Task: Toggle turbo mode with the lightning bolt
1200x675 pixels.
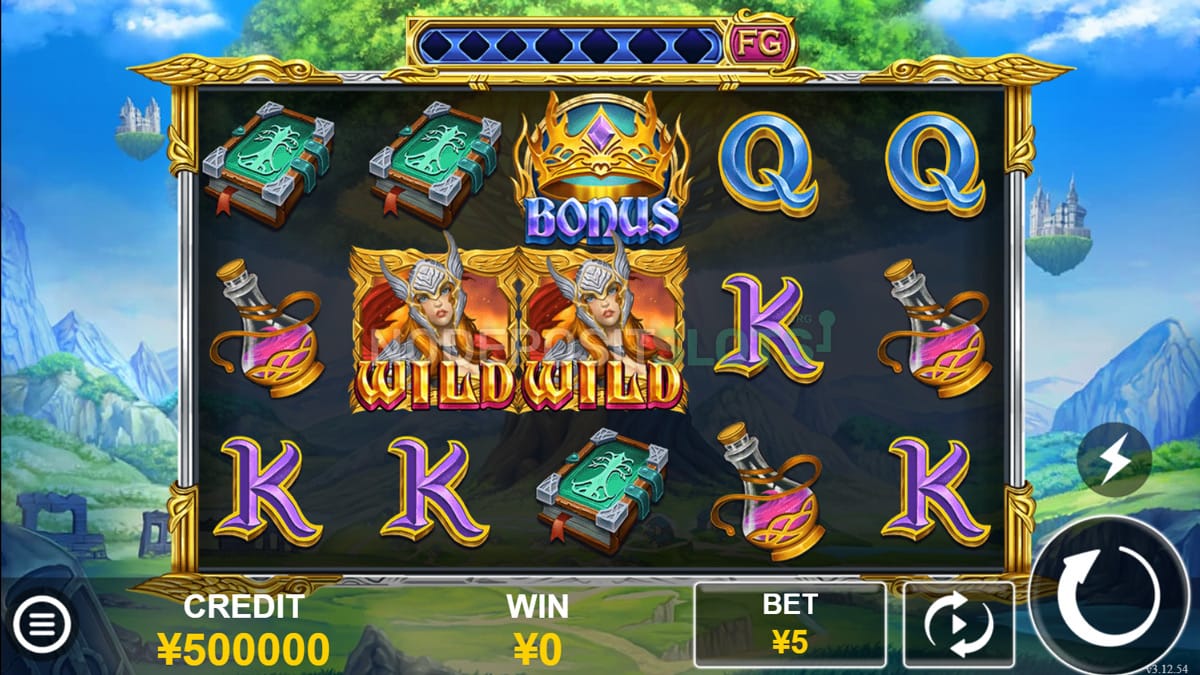Action: click(1114, 460)
